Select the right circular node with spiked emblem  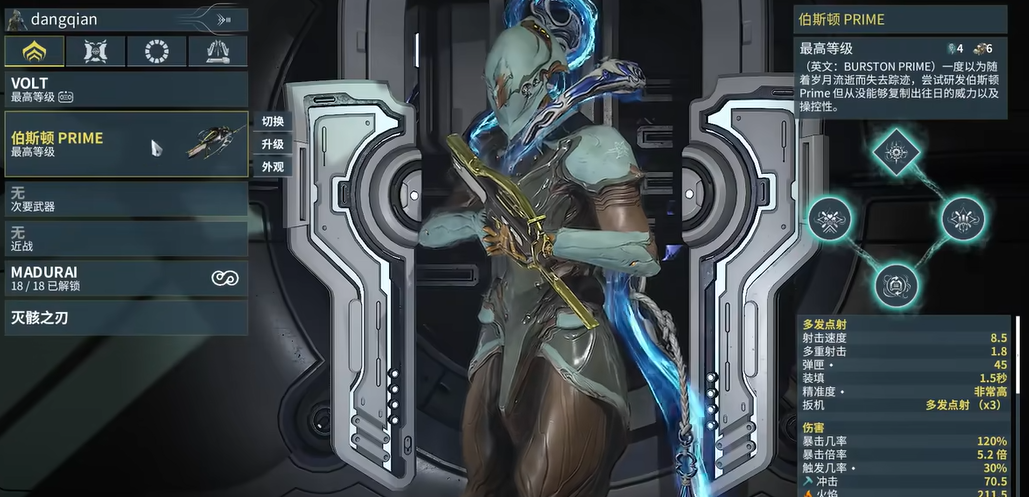[x=962, y=217]
